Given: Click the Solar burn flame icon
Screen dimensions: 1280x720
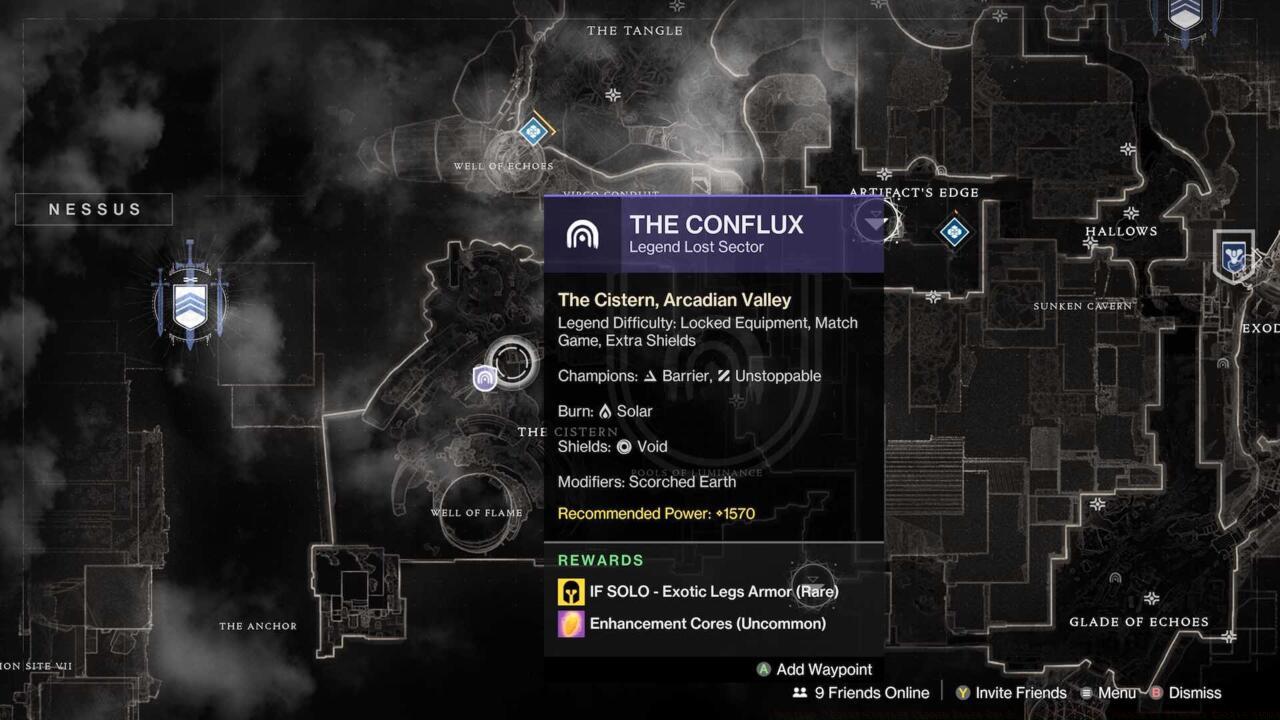Looking at the screenshot, I should tap(607, 411).
